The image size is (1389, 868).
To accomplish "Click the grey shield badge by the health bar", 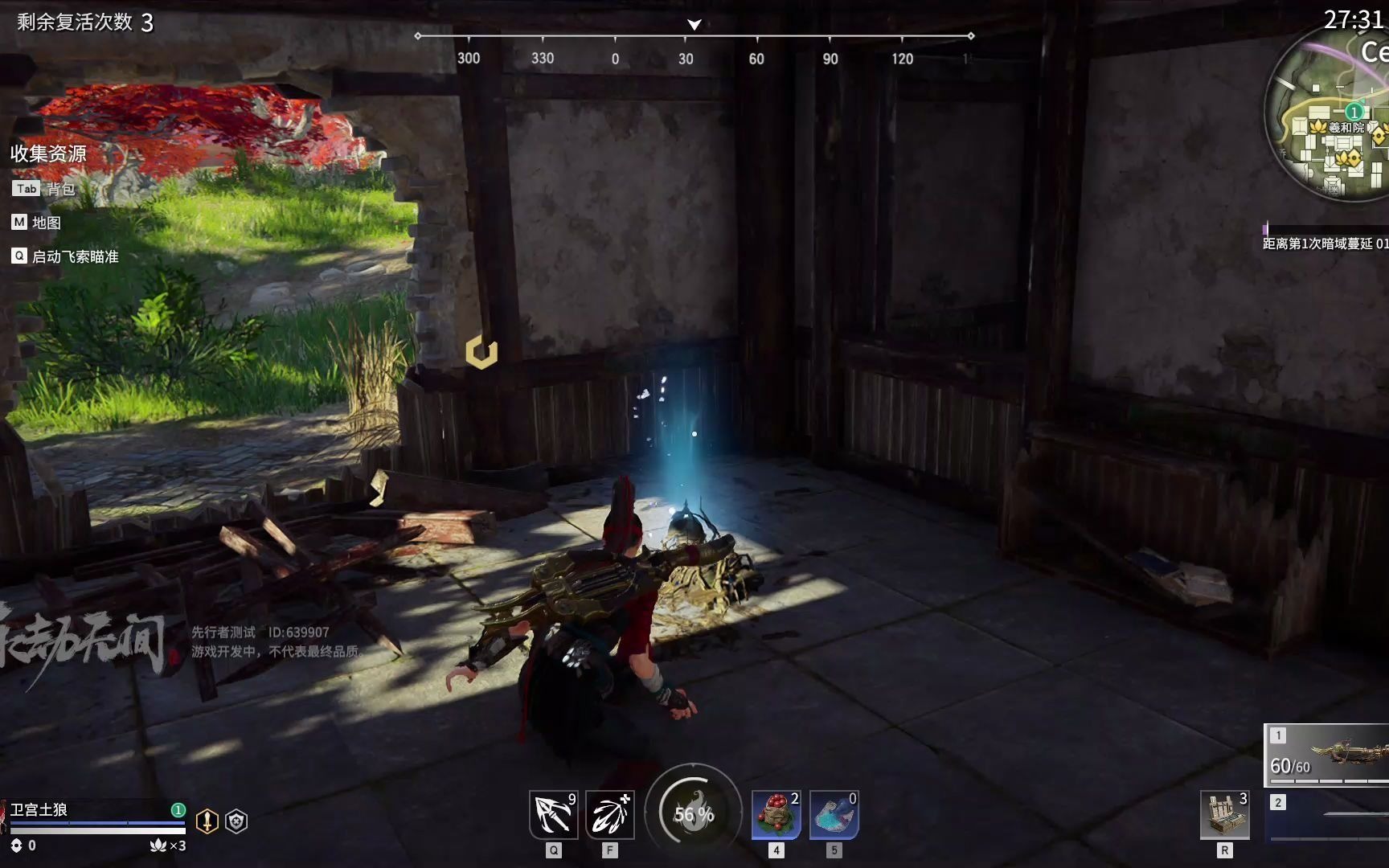I will point(236,821).
